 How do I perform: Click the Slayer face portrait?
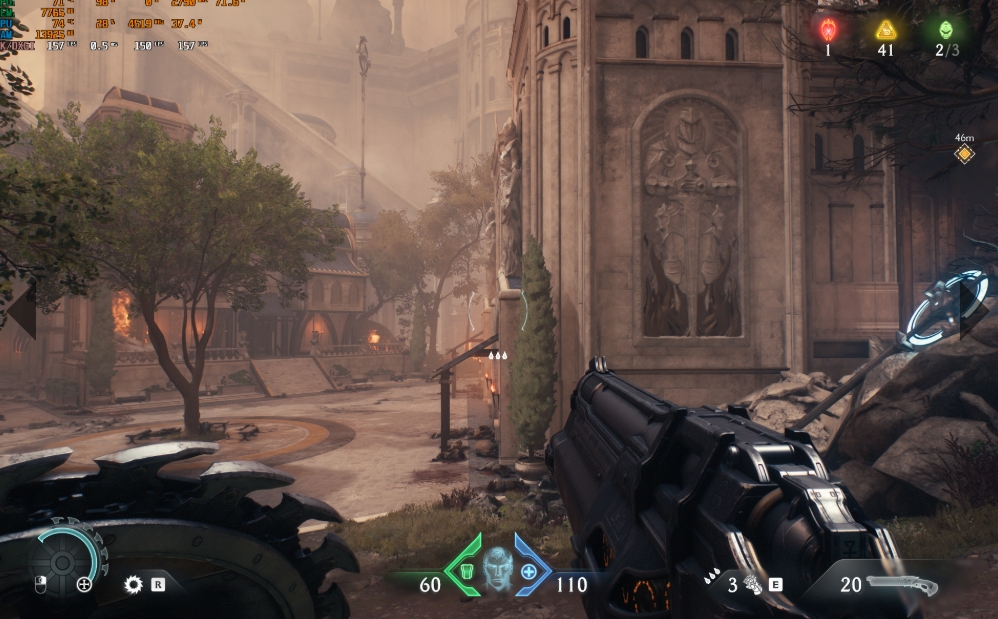(497, 570)
